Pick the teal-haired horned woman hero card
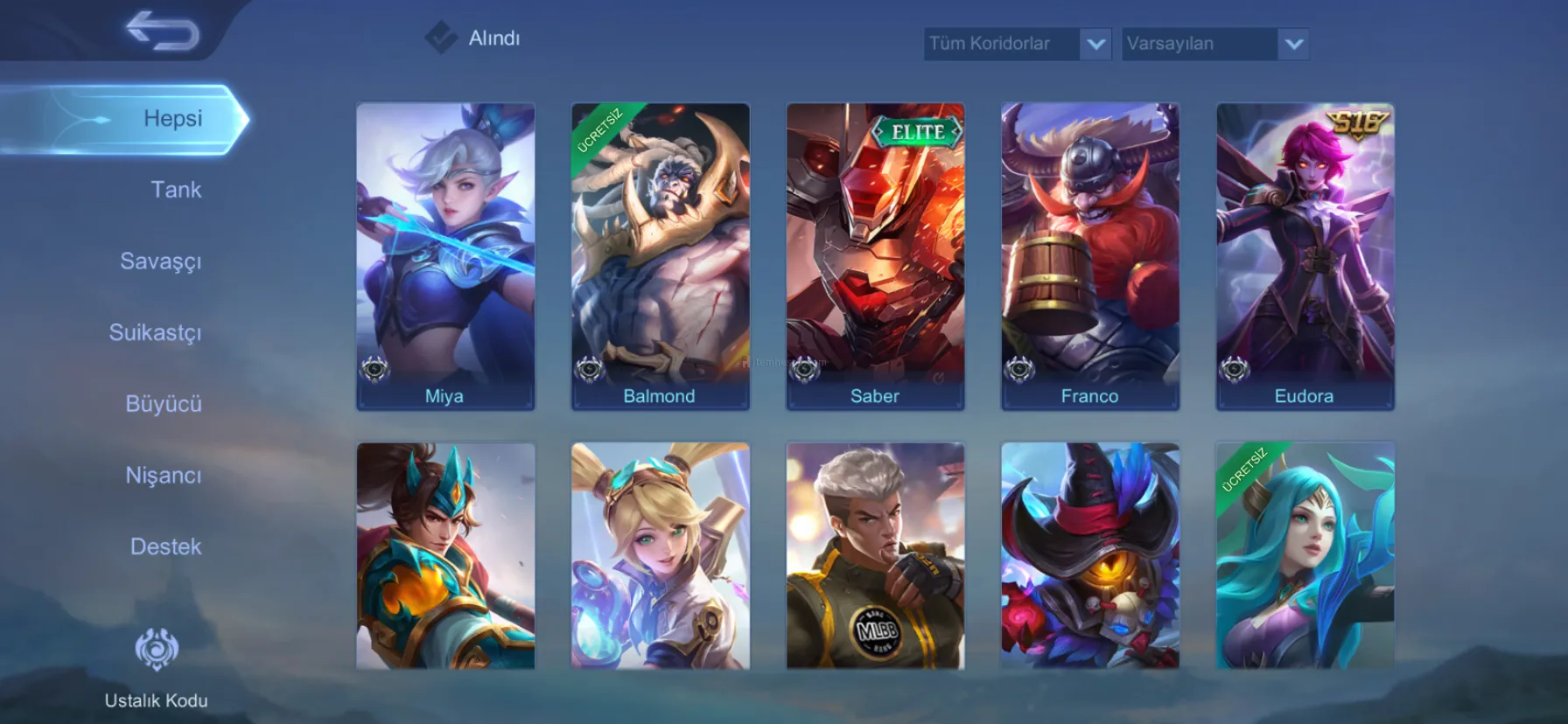The height and width of the screenshot is (724, 1568). pyautogui.click(x=1305, y=556)
